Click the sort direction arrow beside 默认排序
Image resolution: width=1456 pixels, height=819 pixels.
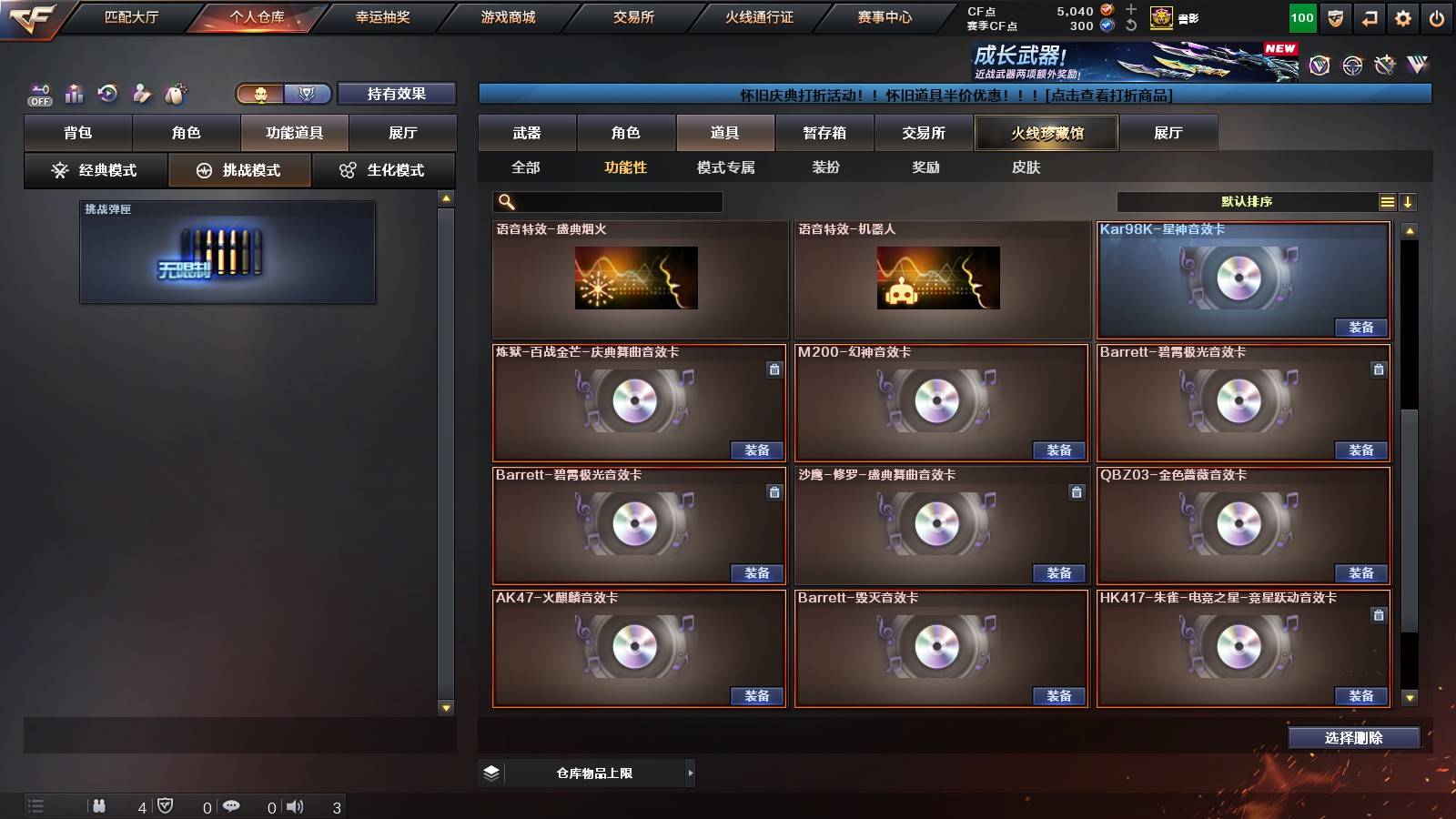point(1409,201)
